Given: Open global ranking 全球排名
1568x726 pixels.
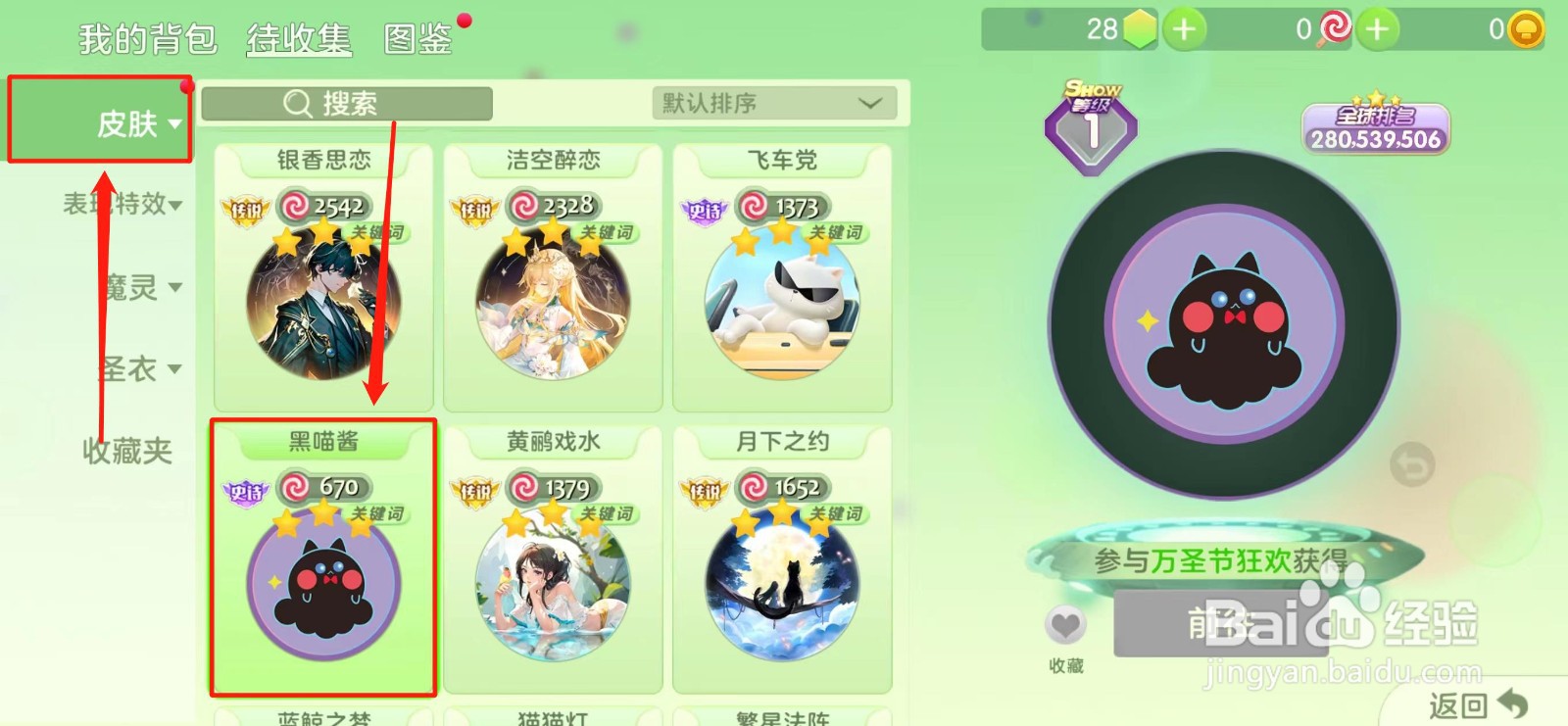Looking at the screenshot, I should coord(1376,128).
